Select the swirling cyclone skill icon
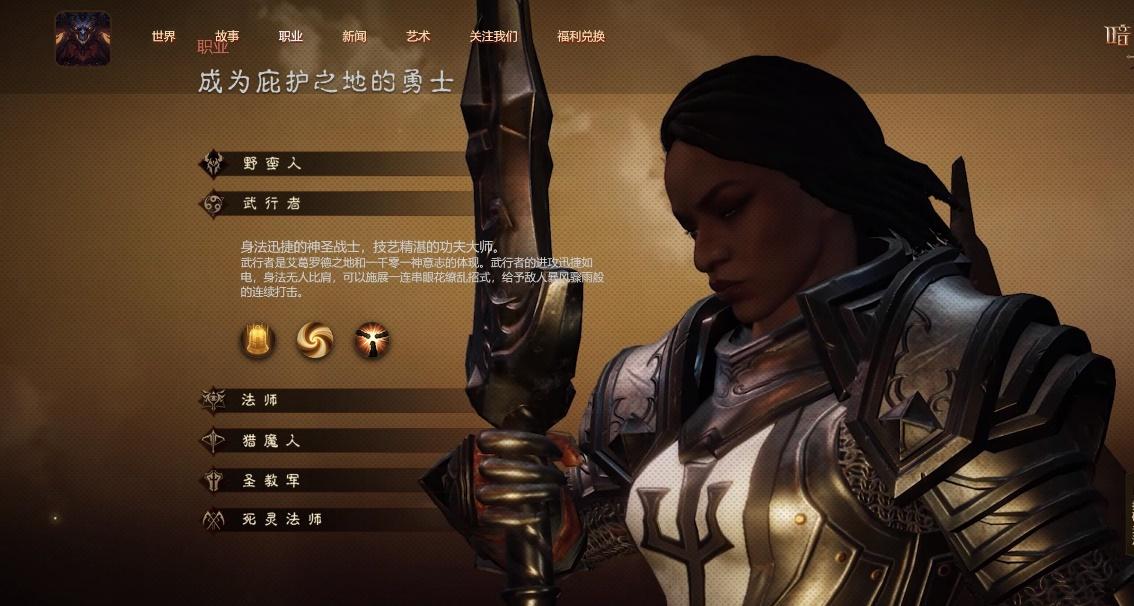 click(314, 341)
